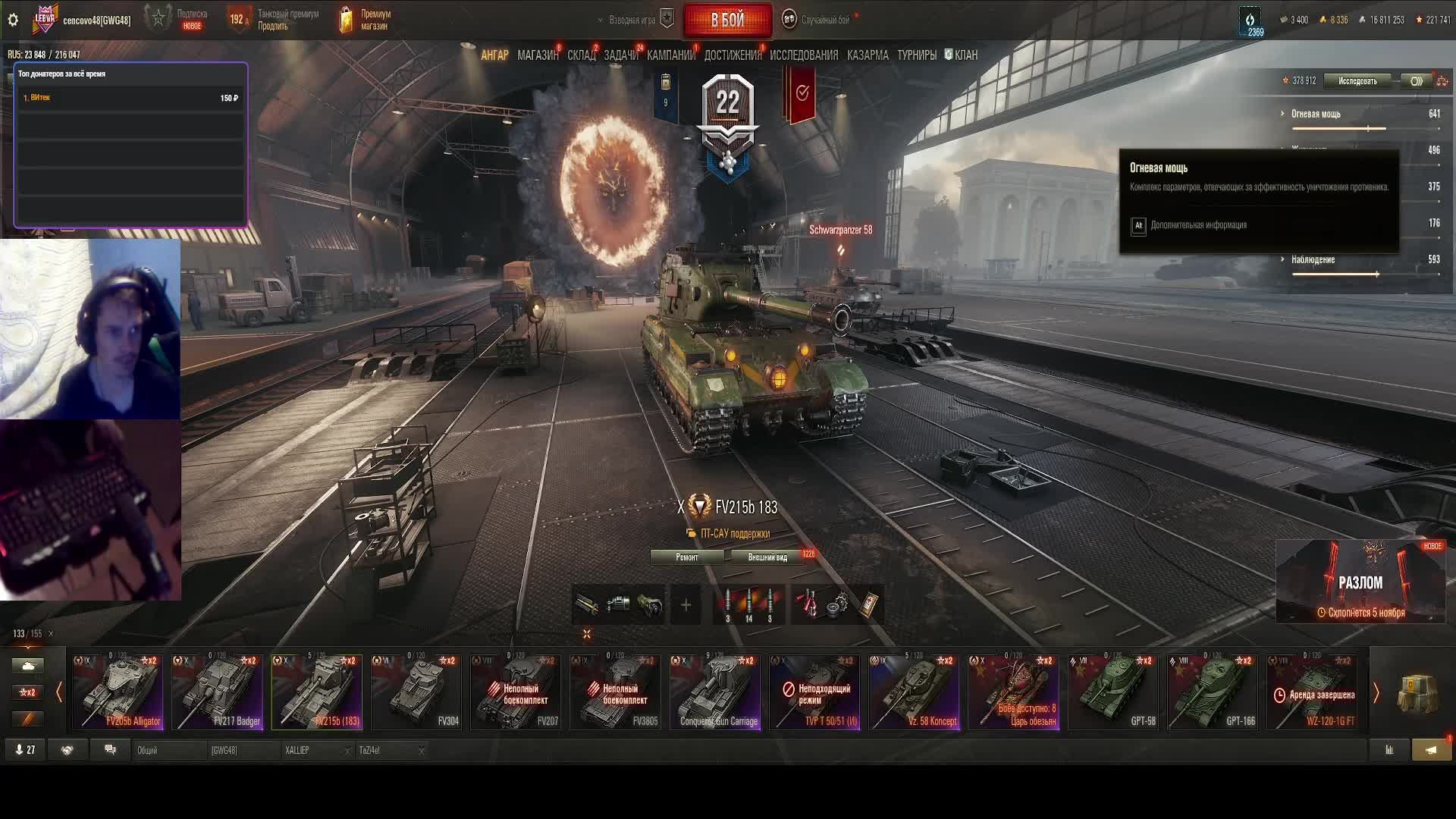Go to the ИССЛЕДОВАНИЯ tab
The width and height of the screenshot is (1456, 819).
click(x=804, y=55)
